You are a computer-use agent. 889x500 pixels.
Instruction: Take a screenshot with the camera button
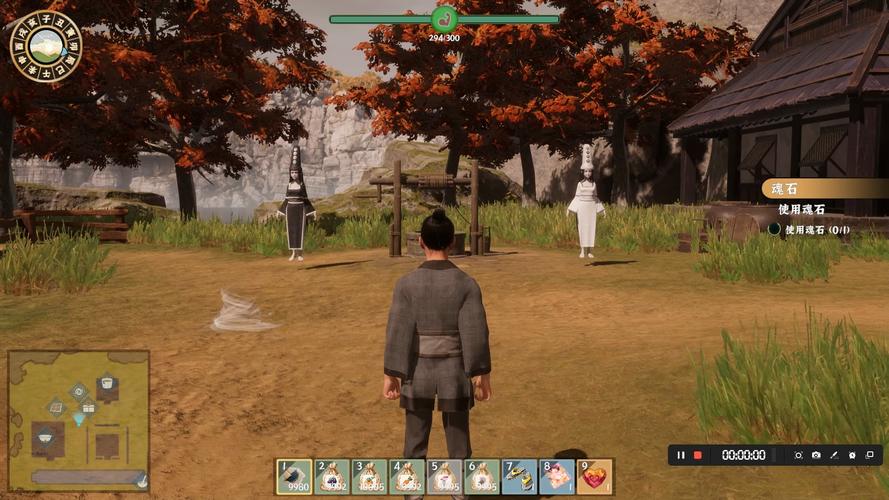tap(816, 455)
